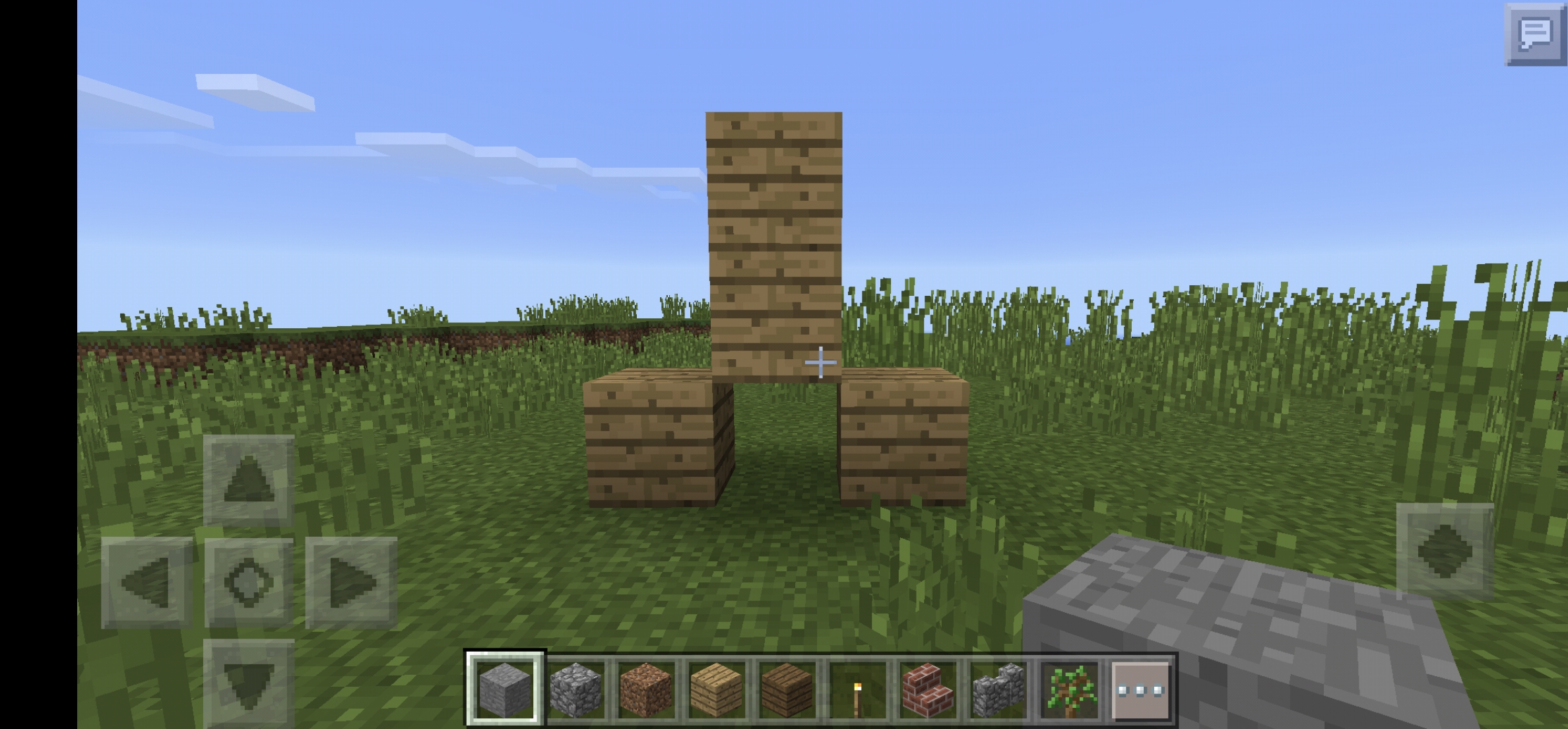This screenshot has height=729, width=1568.
Task: Tap the crosshair target on the plank block
Action: (x=820, y=363)
